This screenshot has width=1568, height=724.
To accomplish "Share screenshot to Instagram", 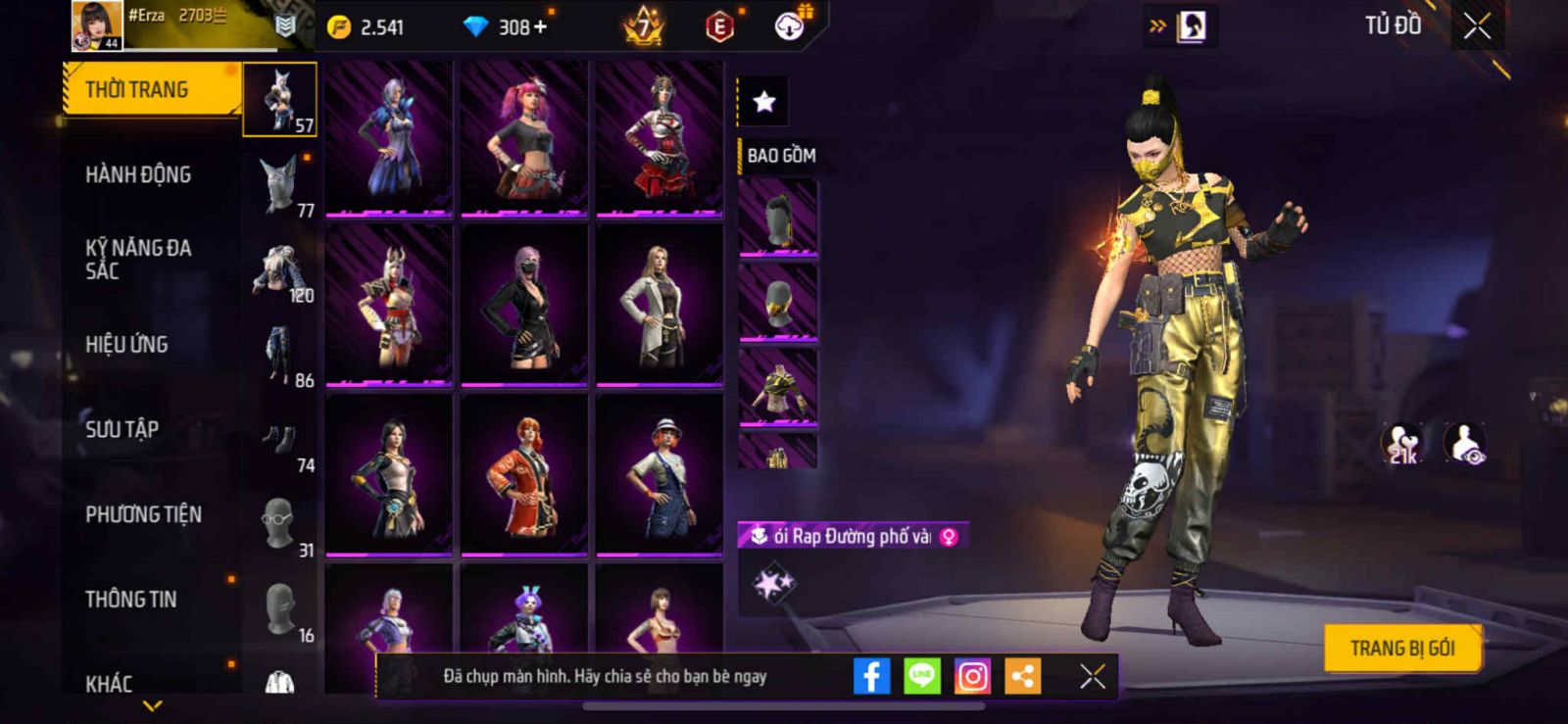I will pos(972,676).
